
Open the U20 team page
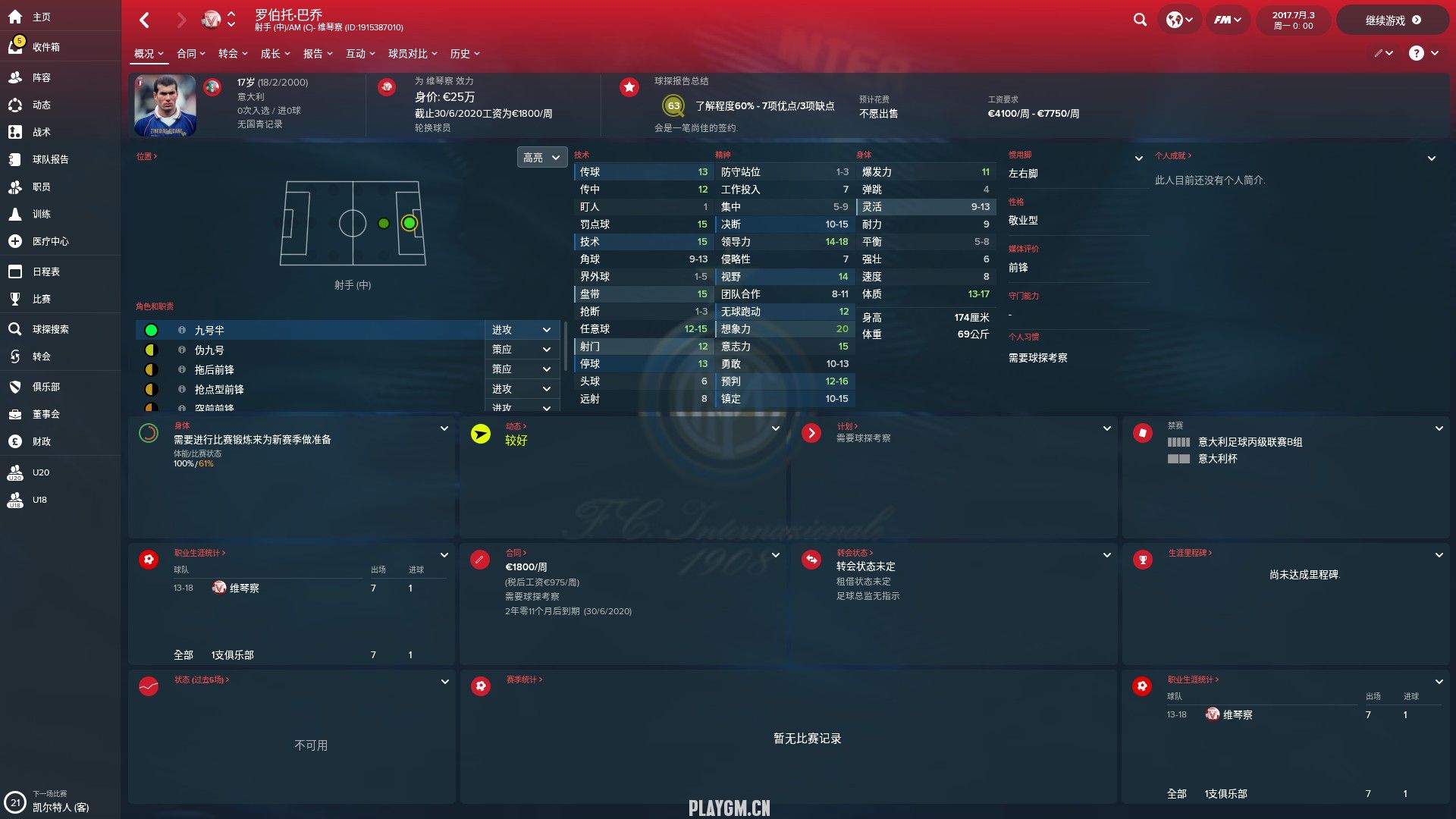coord(40,472)
